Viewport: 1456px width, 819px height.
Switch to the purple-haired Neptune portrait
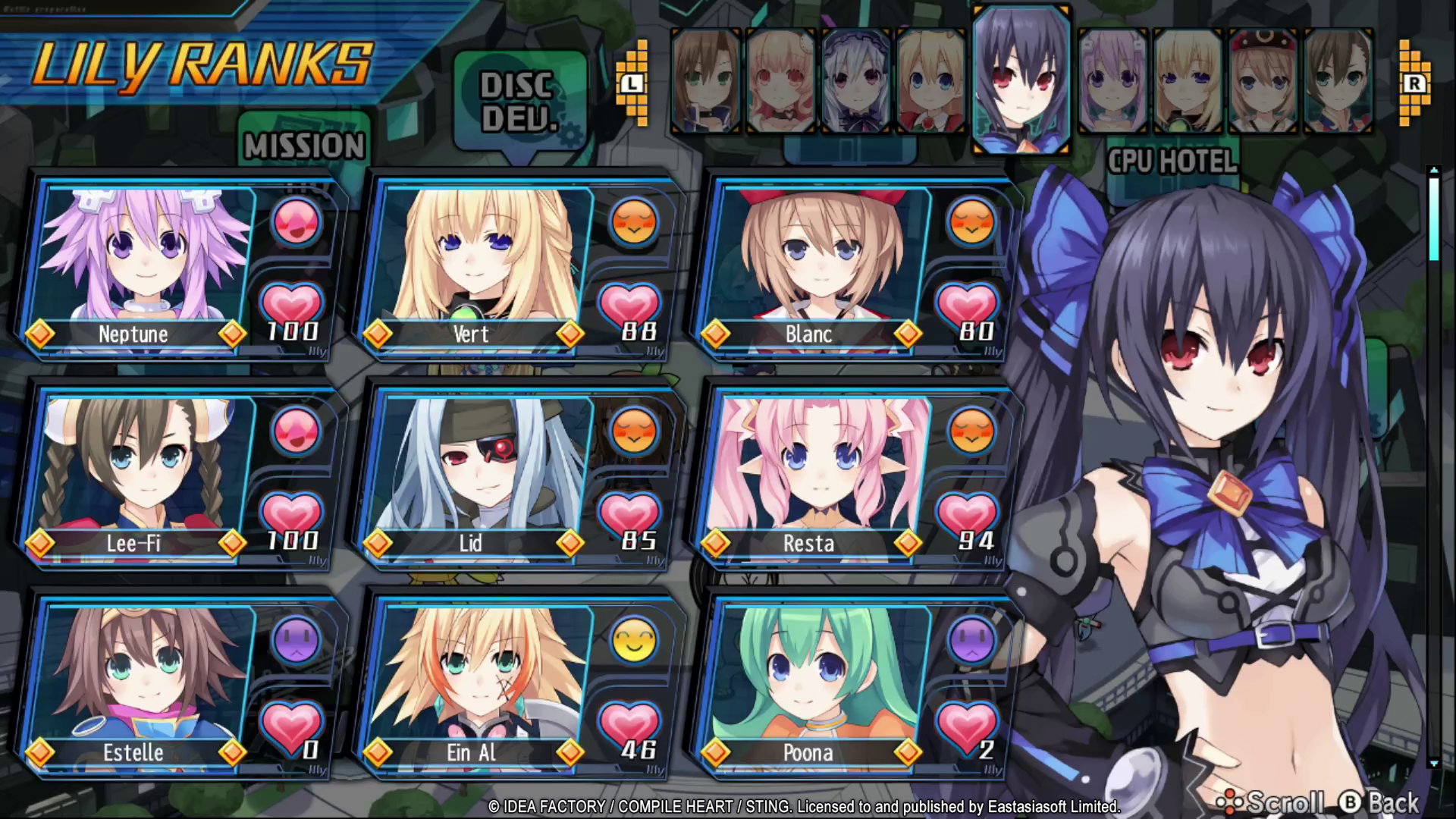tap(1112, 82)
